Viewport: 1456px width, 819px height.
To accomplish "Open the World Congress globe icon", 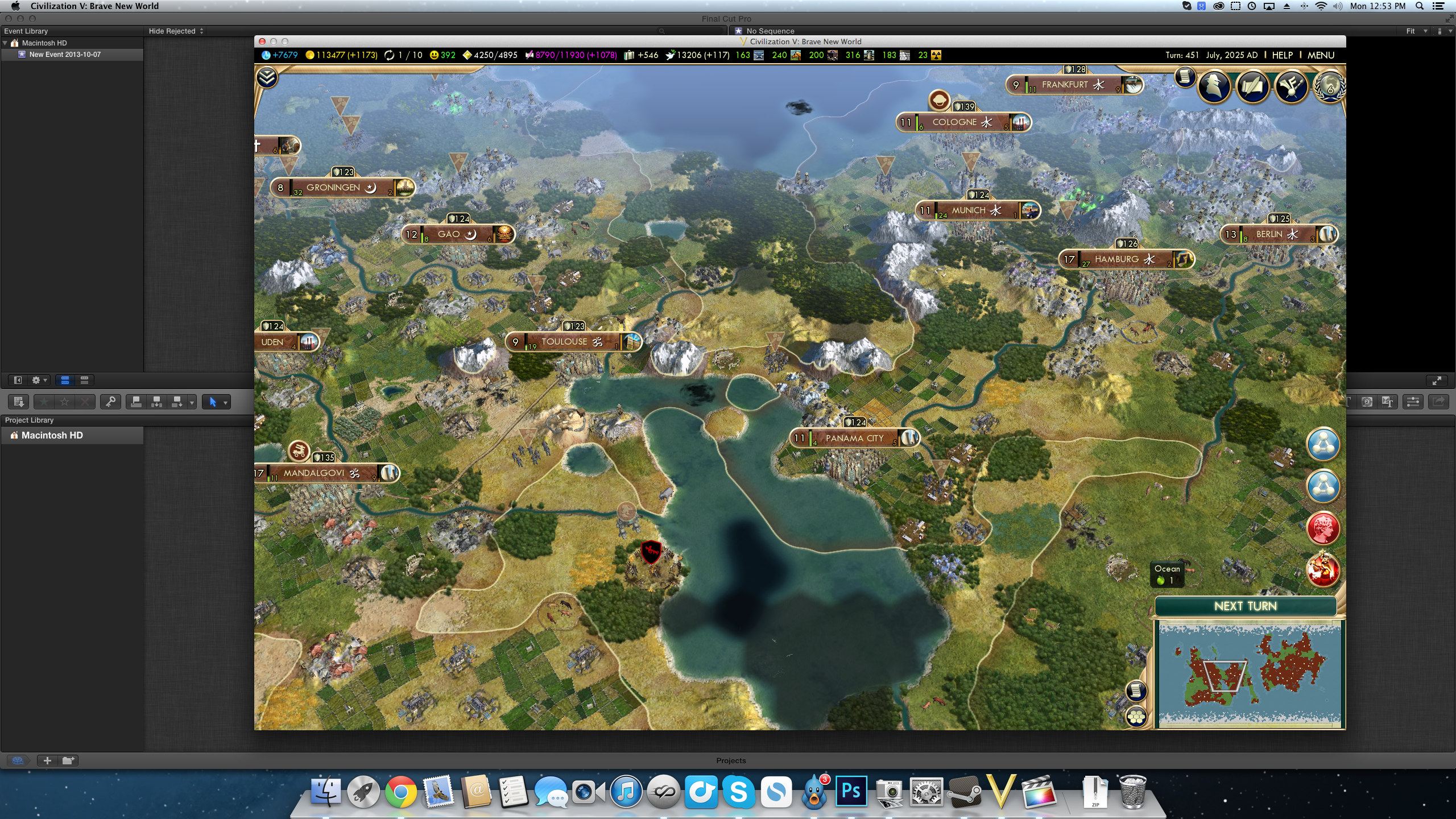I will tap(1329, 87).
